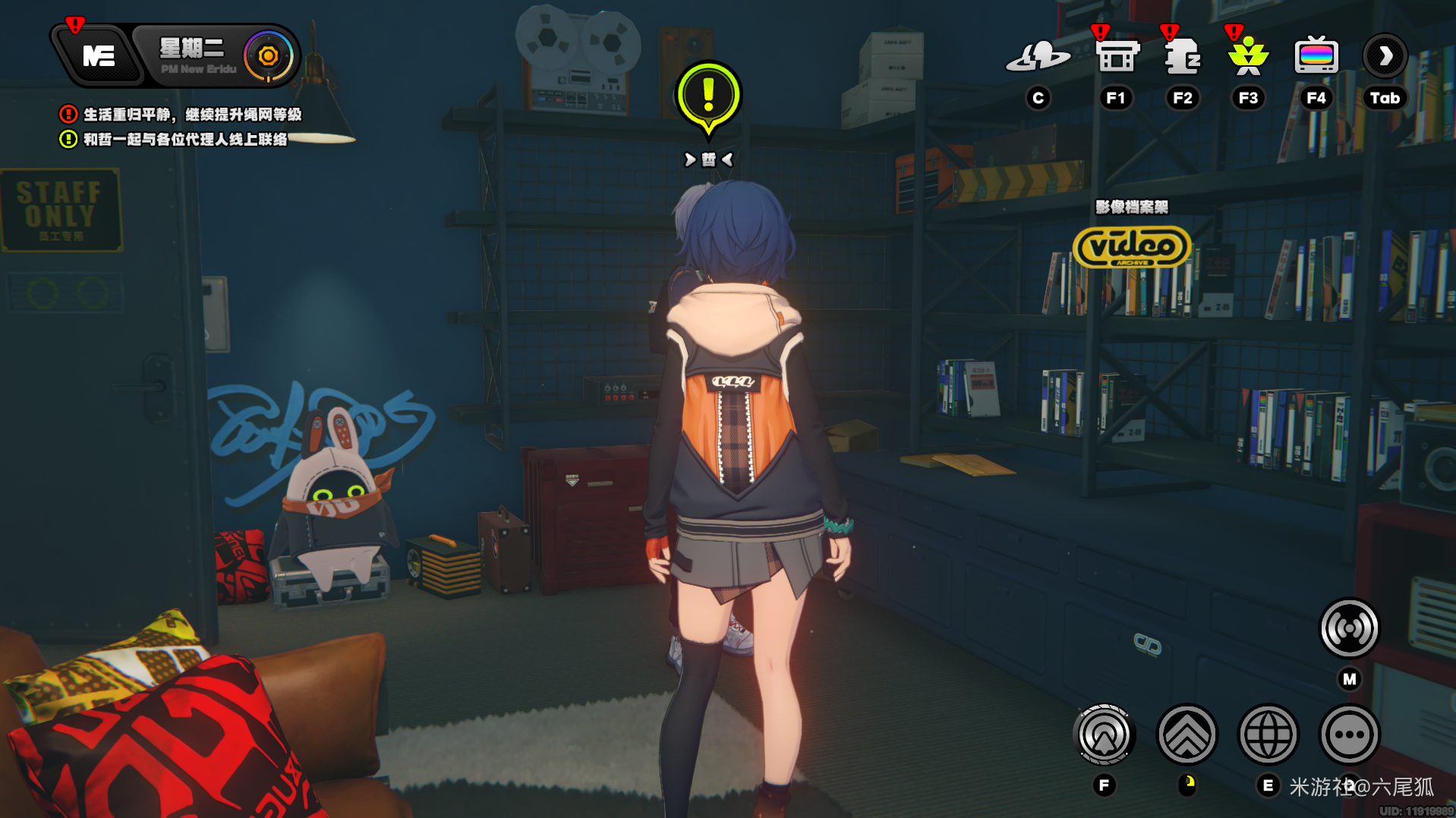1456x818 pixels.
Task: Open the rainbow TV icon
Action: click(1316, 56)
